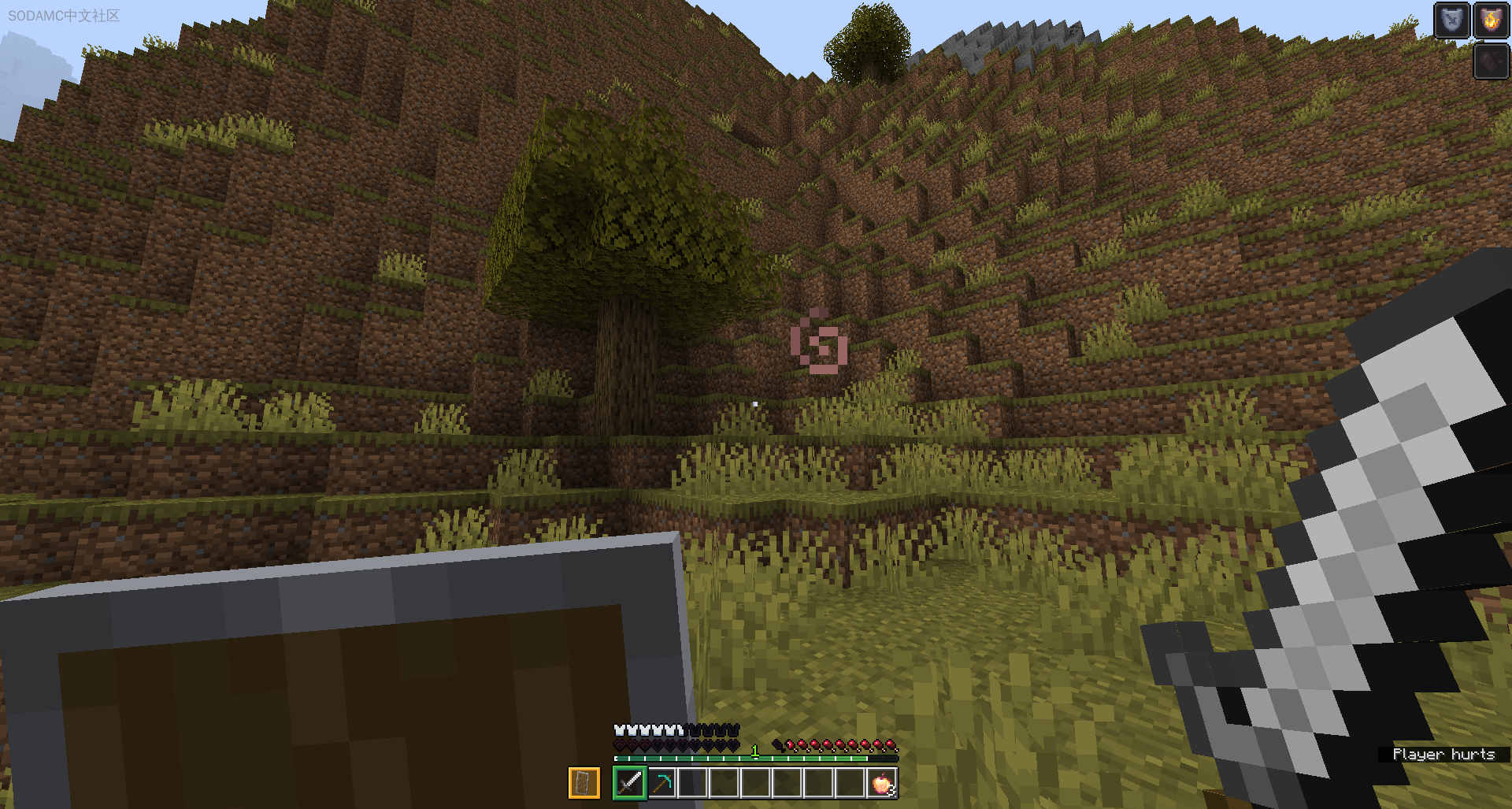1512x809 pixels.
Task: Click the dark status effect icon
Action: pyautogui.click(x=1491, y=61)
